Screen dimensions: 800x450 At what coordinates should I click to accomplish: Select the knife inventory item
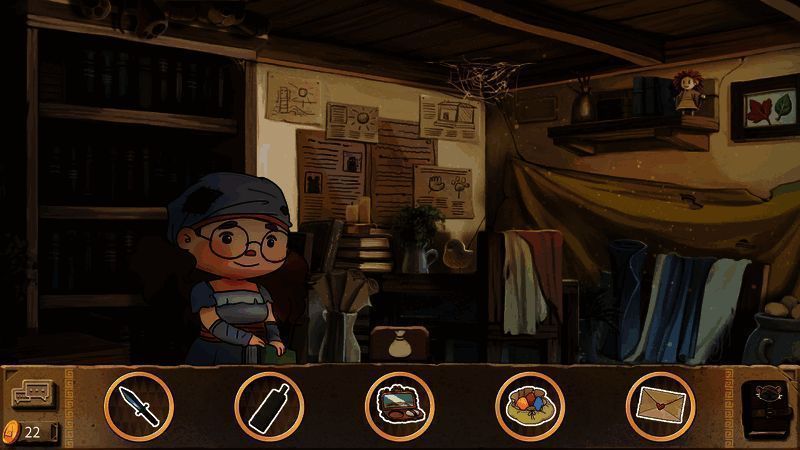138,406
